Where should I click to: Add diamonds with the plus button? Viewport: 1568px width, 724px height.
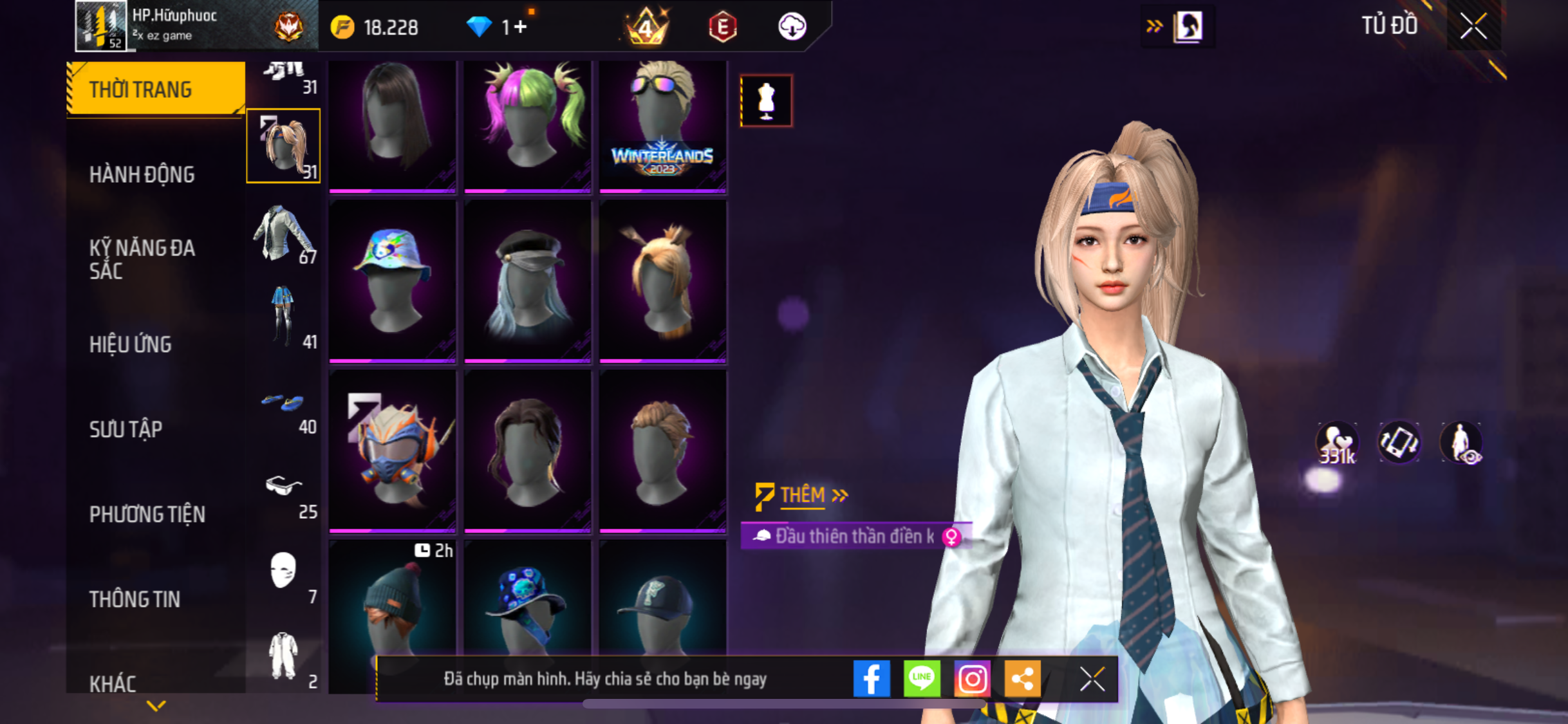click(520, 27)
